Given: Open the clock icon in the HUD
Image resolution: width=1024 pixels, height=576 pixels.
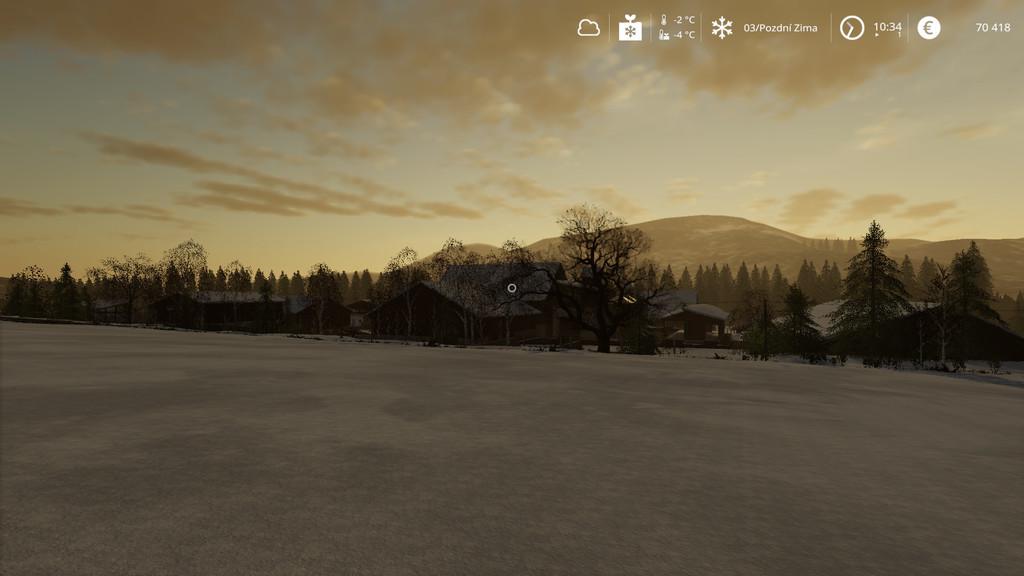Looking at the screenshot, I should pos(851,28).
